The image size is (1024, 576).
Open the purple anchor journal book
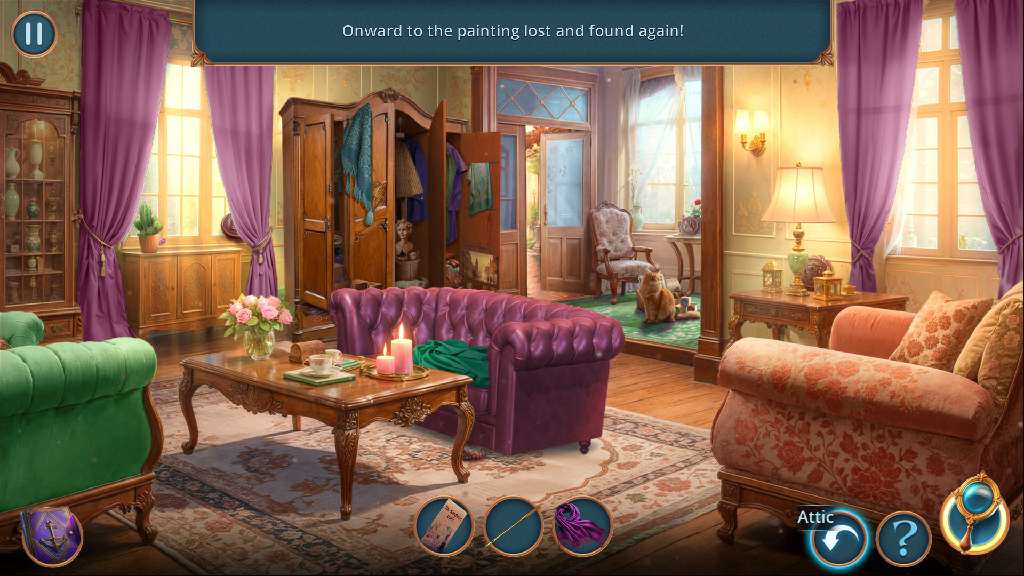(x=50, y=536)
